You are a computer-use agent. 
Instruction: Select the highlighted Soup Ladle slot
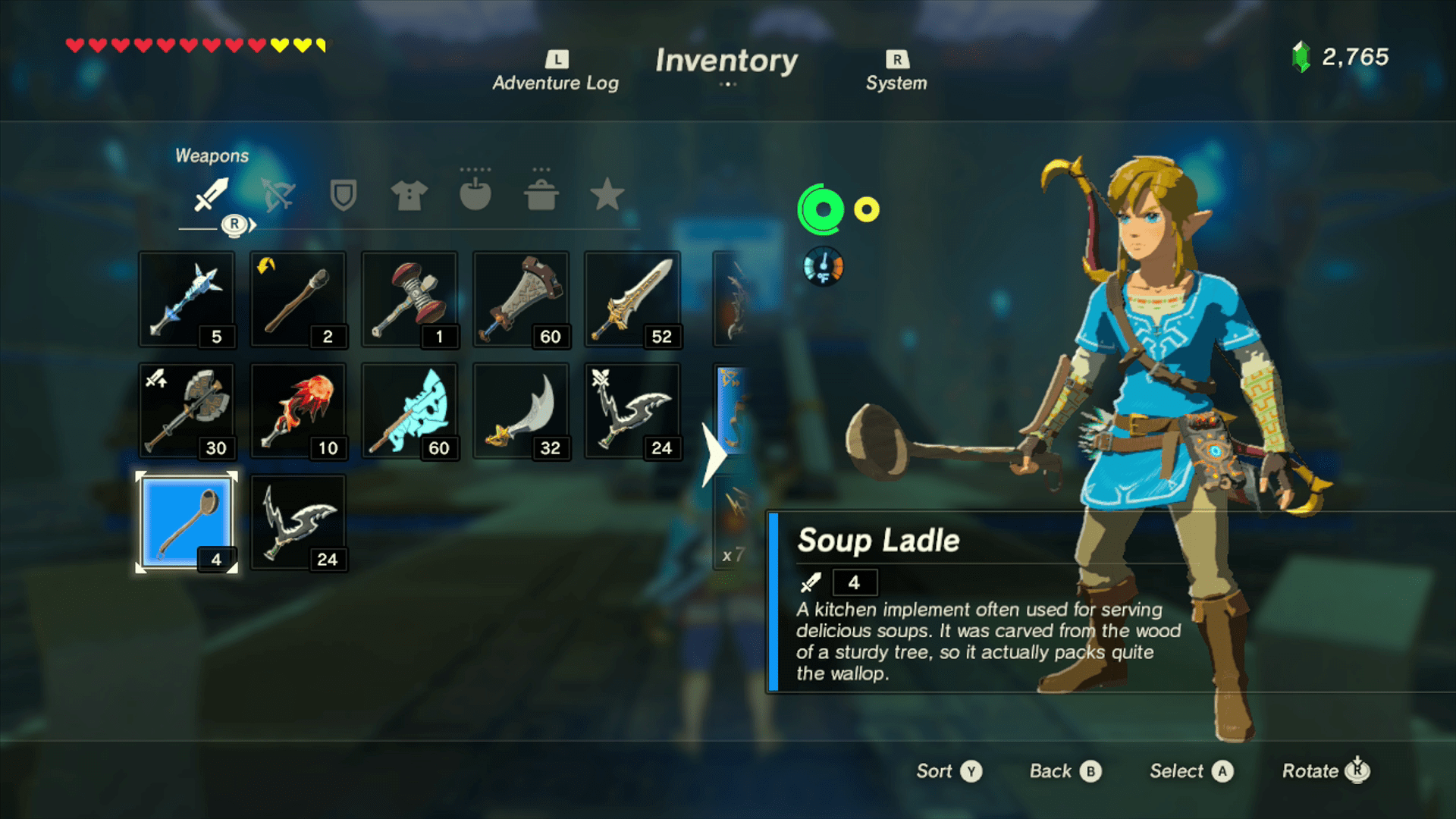pyautogui.click(x=186, y=521)
